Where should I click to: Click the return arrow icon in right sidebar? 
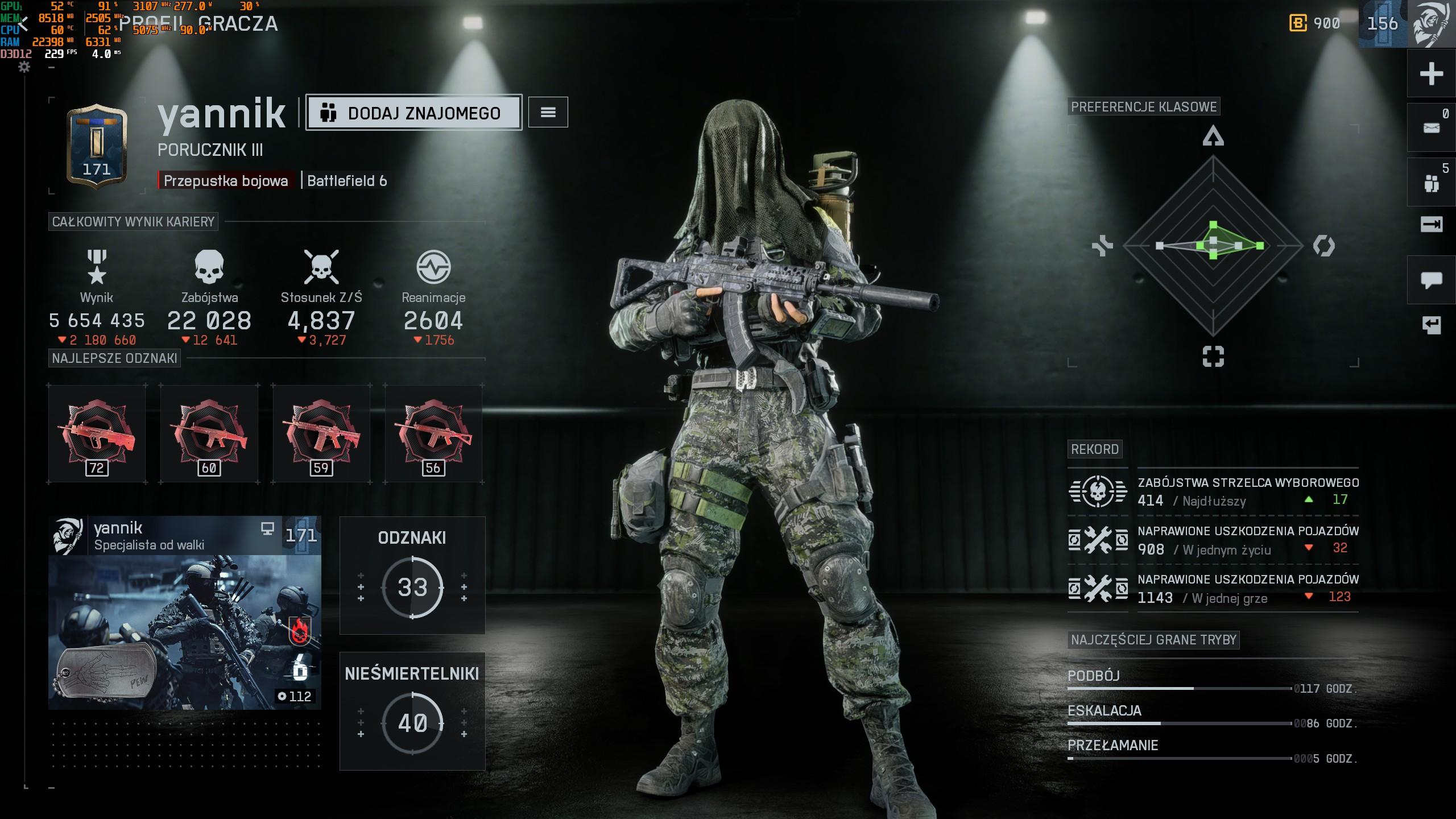[1431, 325]
